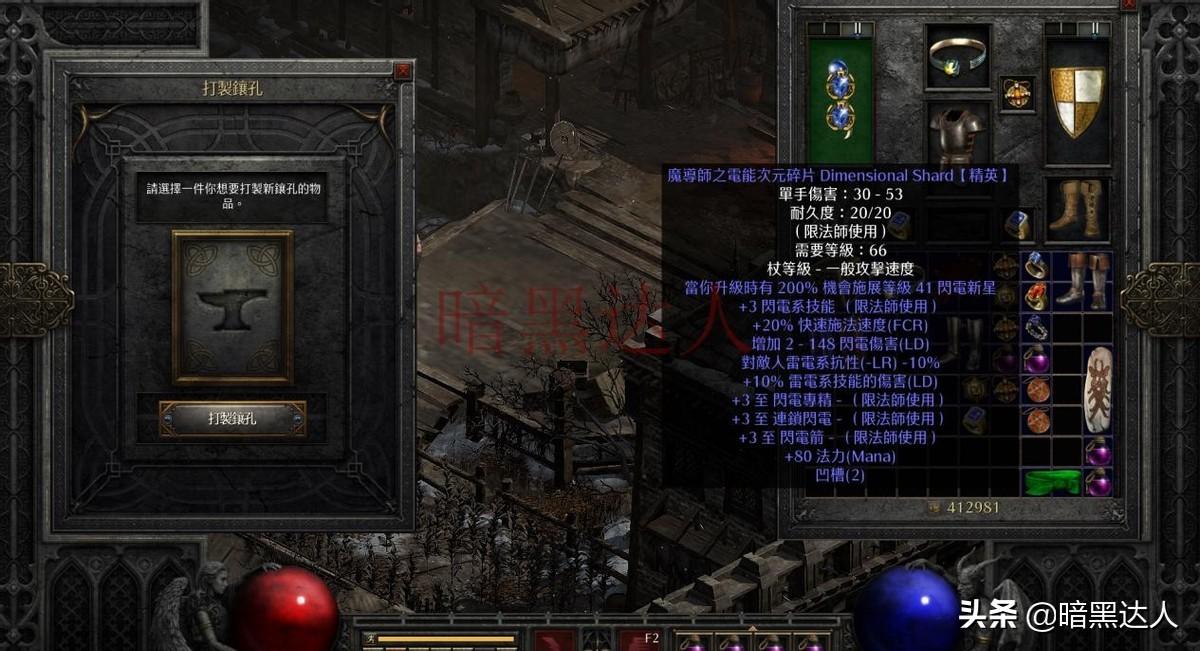Click the 打製鑲孔 socket button
This screenshot has height=651, width=1200.
coord(232,419)
